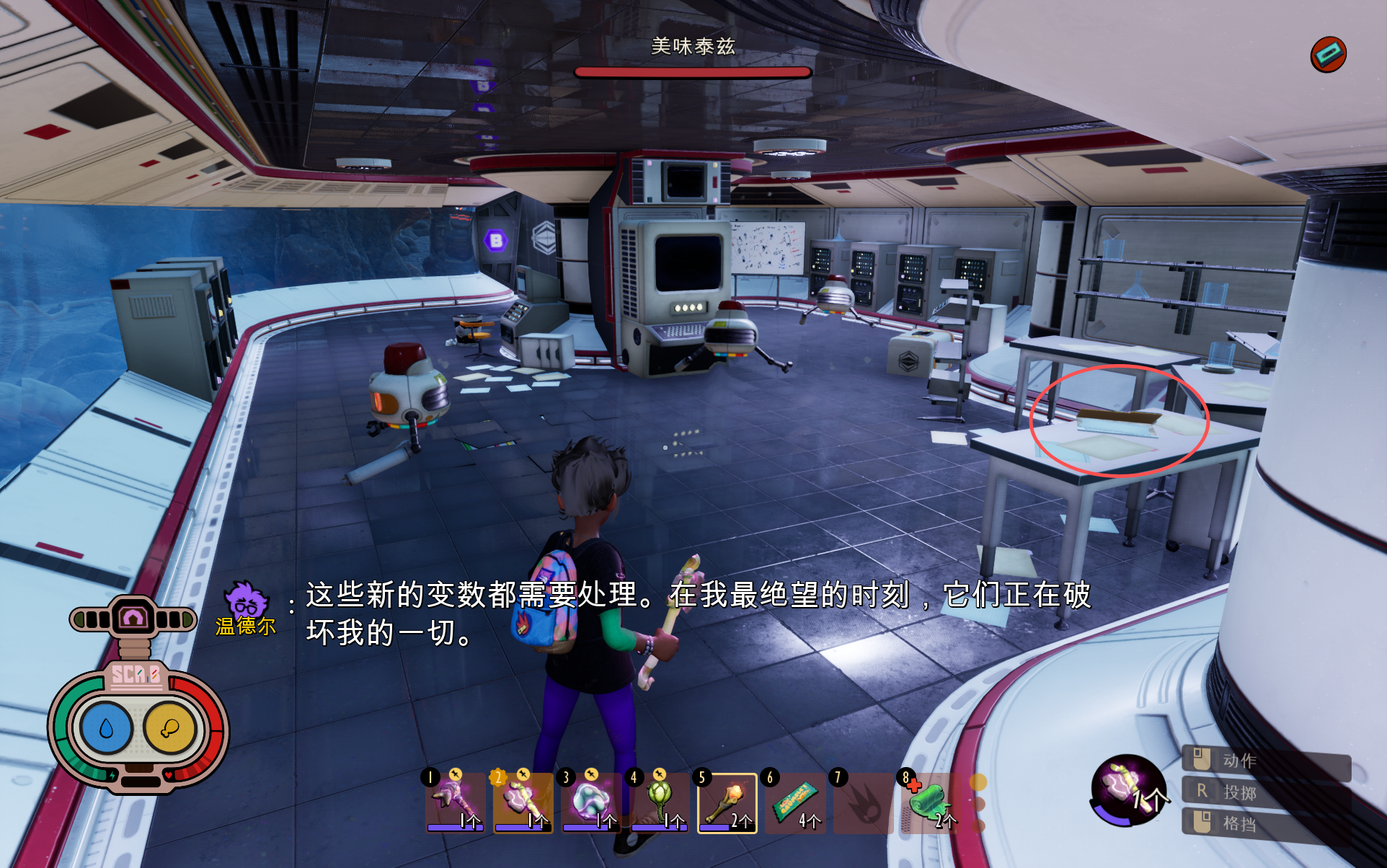Select the purple orb item in slot 3
This screenshot has height=868, width=1387.
tap(590, 802)
